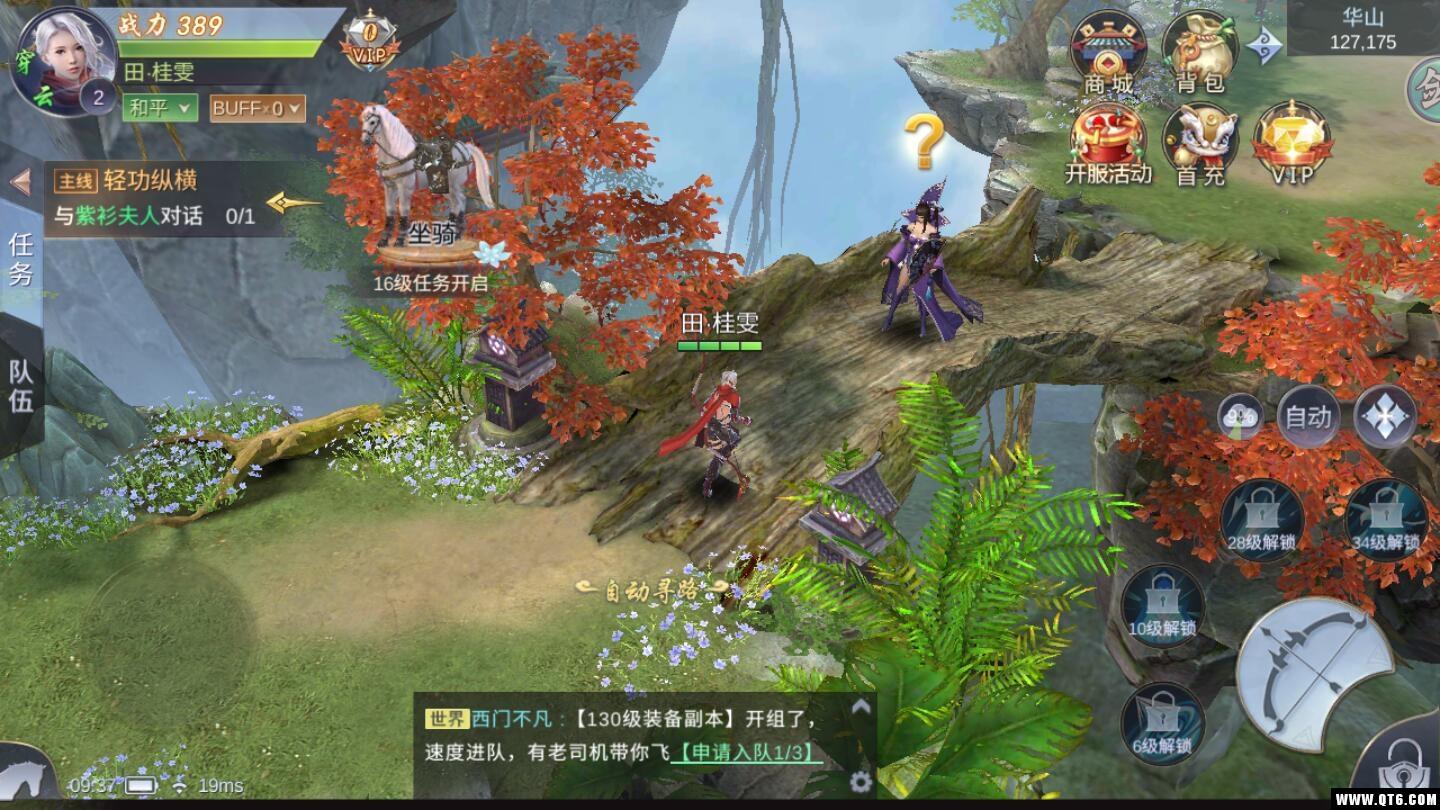Click the player portrait avatar
This screenshot has height=810, width=1440.
[x=64, y=60]
